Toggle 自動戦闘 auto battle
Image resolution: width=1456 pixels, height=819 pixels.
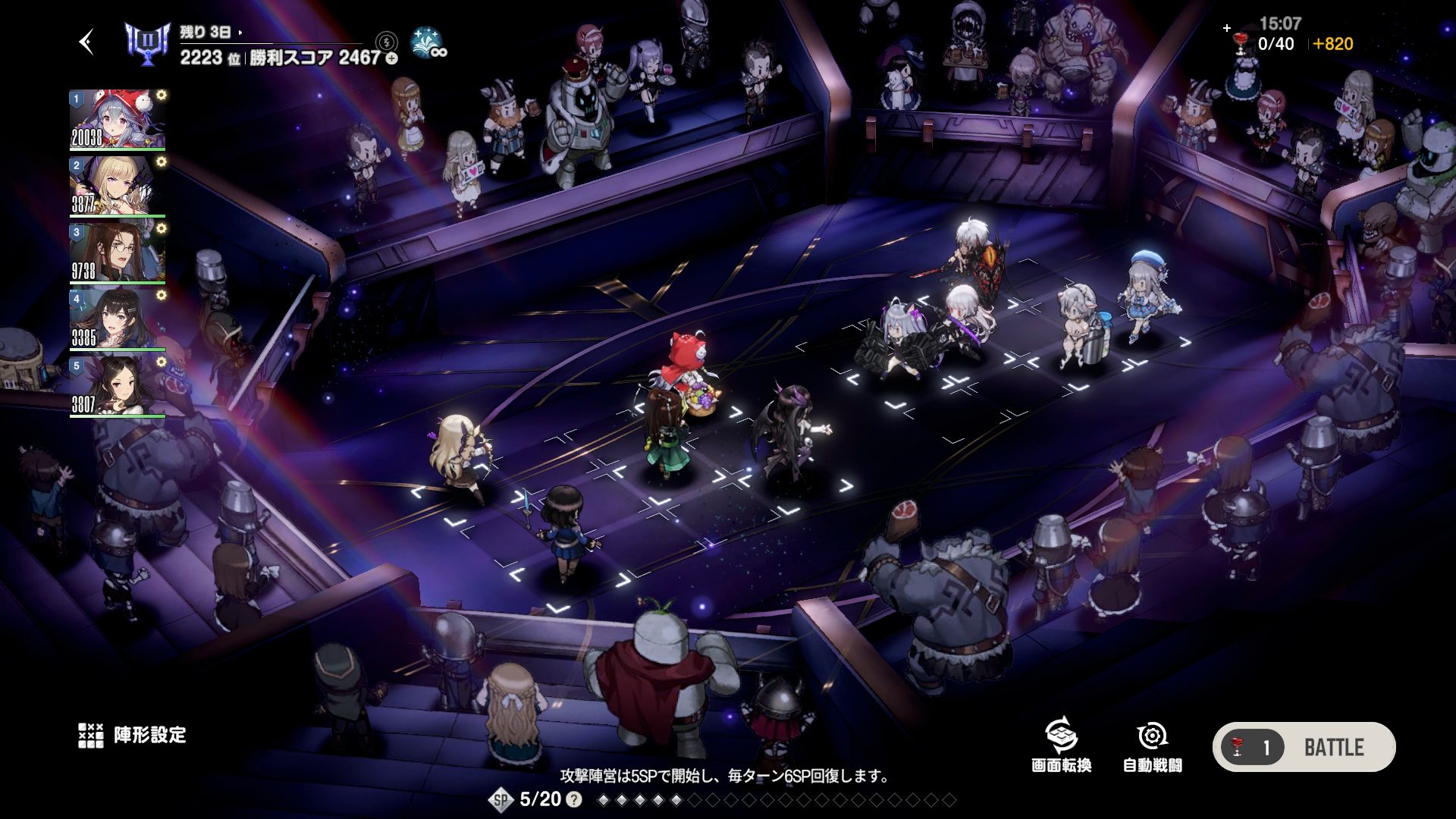(x=1152, y=745)
